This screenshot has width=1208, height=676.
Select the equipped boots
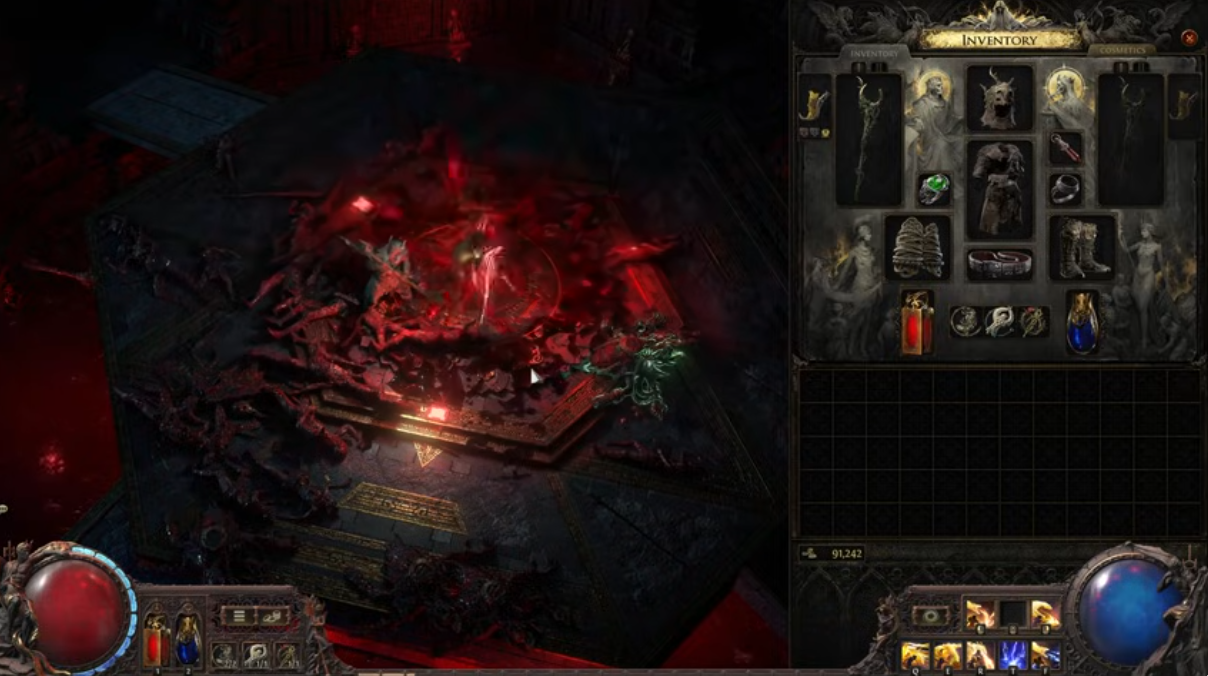[x=1082, y=248]
